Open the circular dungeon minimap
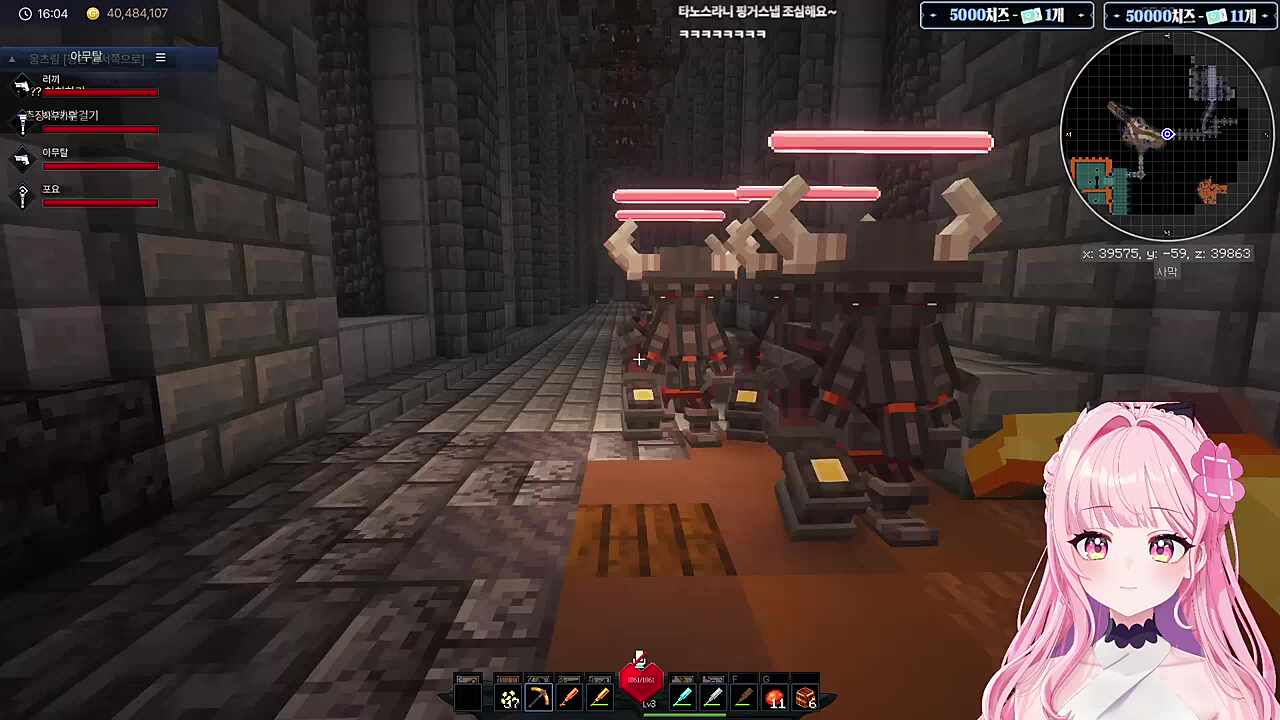 (1166, 134)
